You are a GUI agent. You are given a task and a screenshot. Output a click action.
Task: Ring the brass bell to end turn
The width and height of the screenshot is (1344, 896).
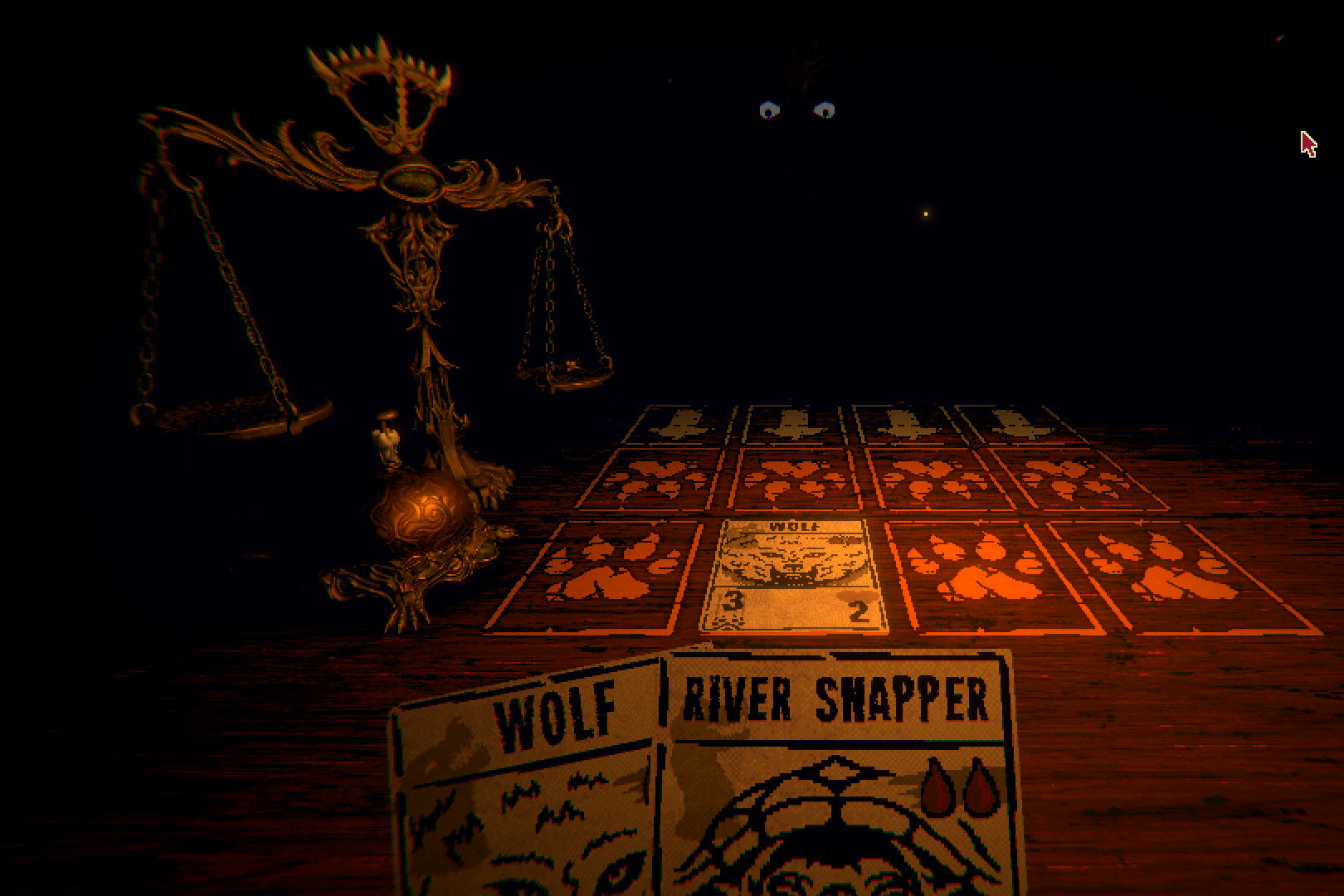click(x=420, y=513)
